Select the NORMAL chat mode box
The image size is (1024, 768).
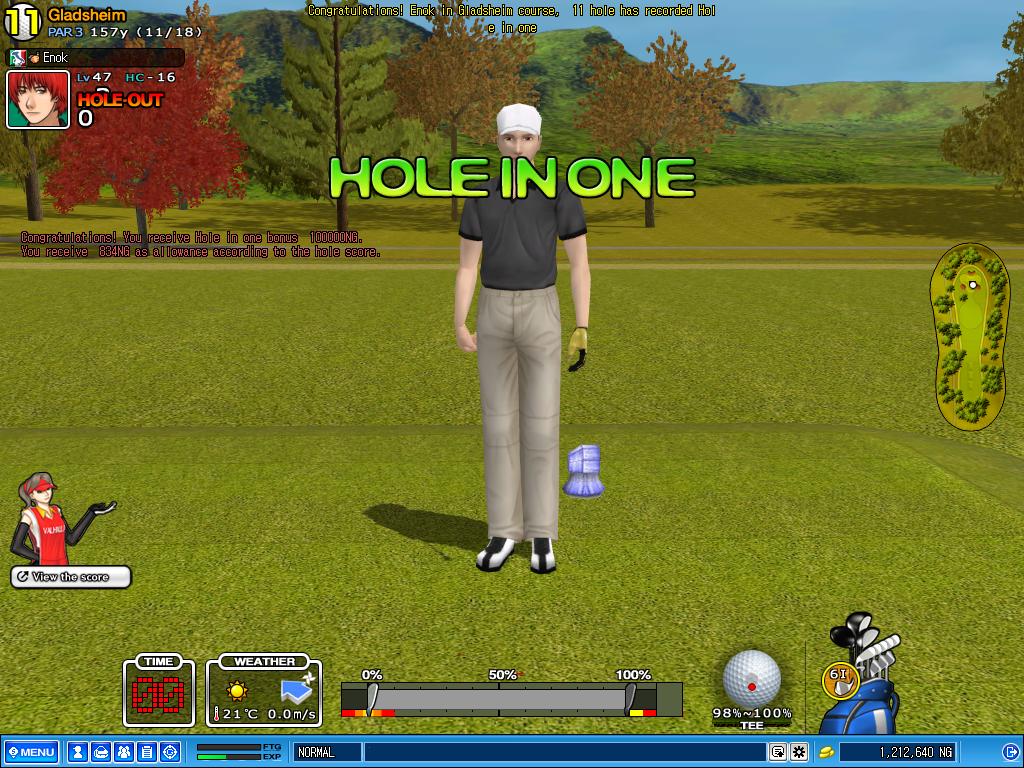tap(327, 752)
